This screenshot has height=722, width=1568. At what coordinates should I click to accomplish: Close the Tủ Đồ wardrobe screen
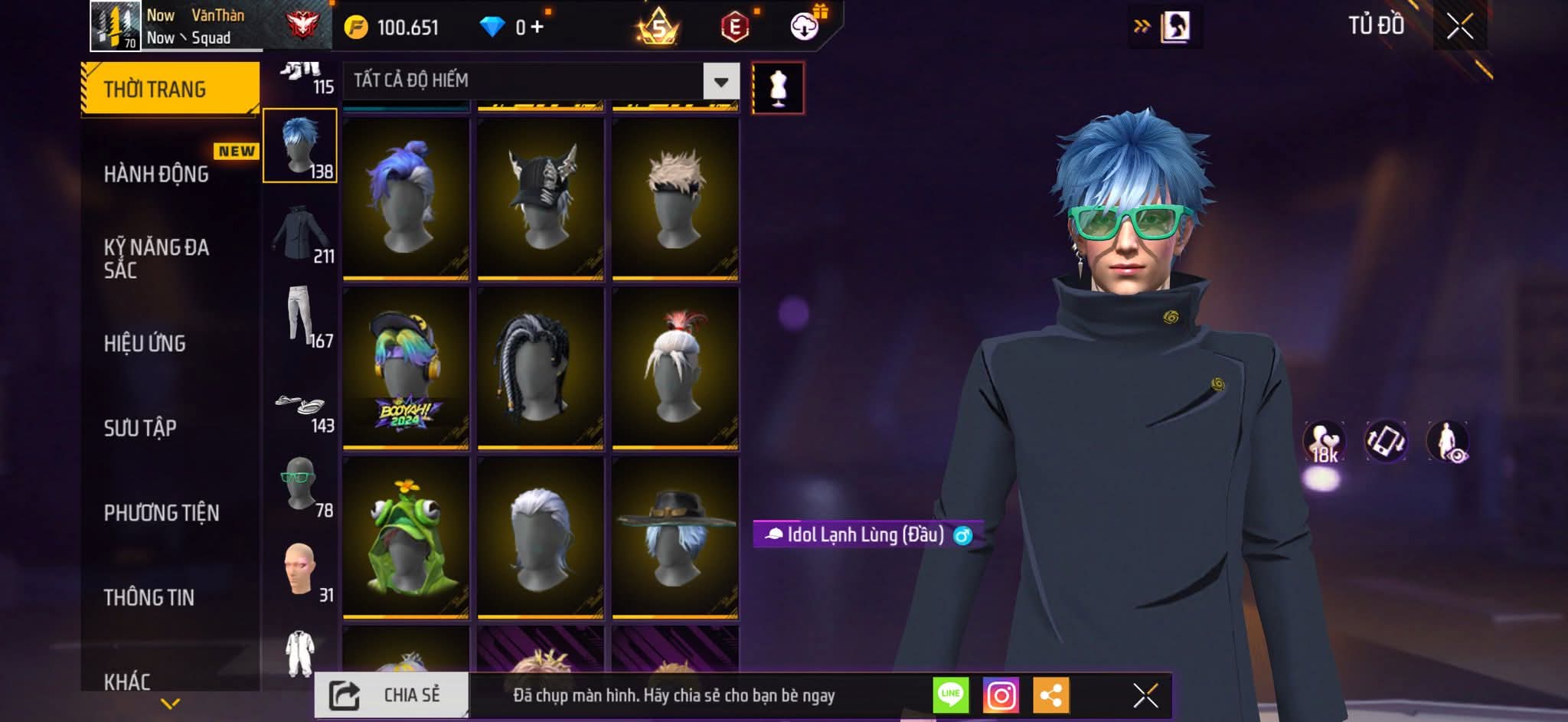click(1459, 27)
